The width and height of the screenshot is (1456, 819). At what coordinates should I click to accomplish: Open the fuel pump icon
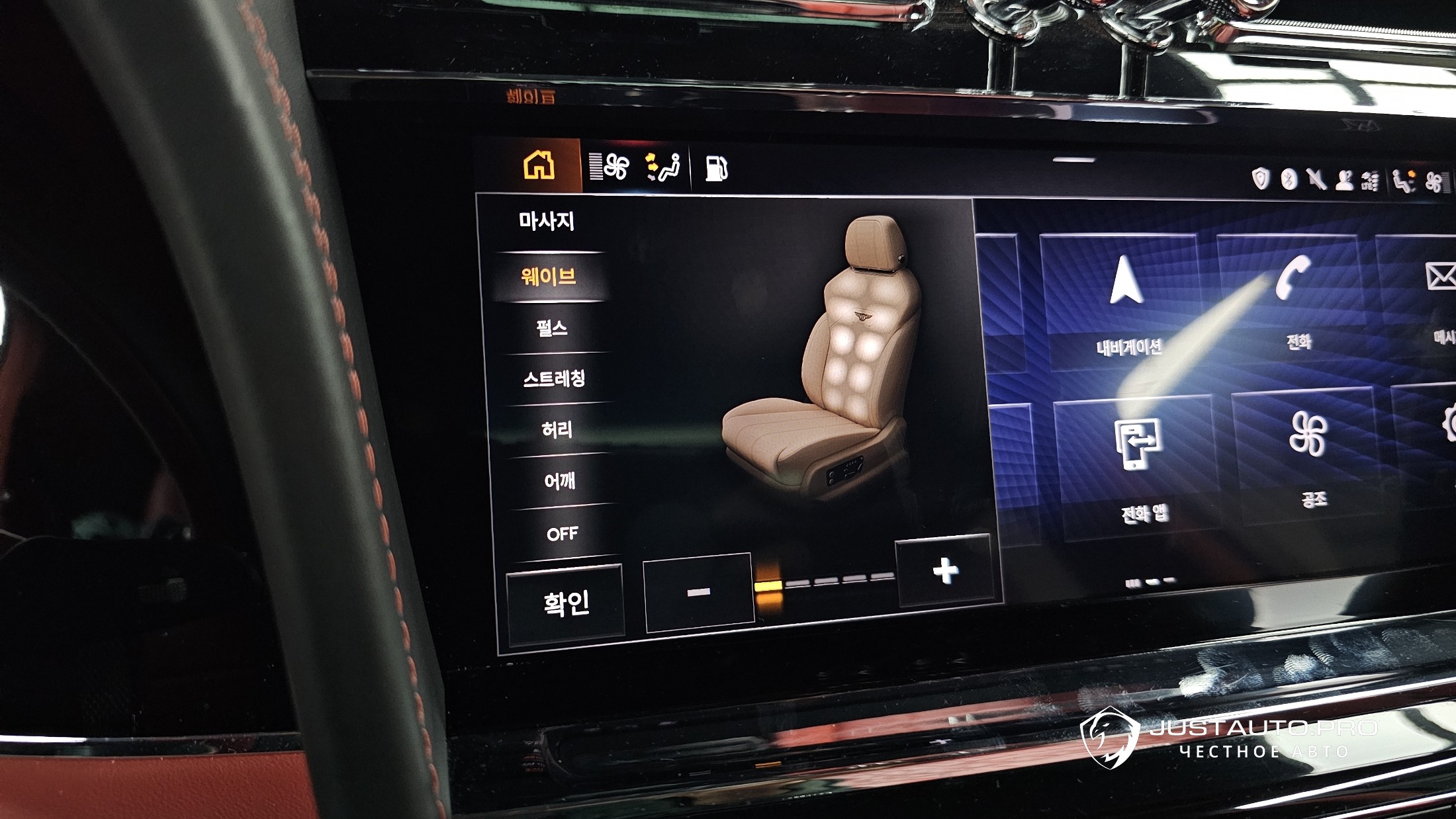pyautogui.click(x=715, y=169)
